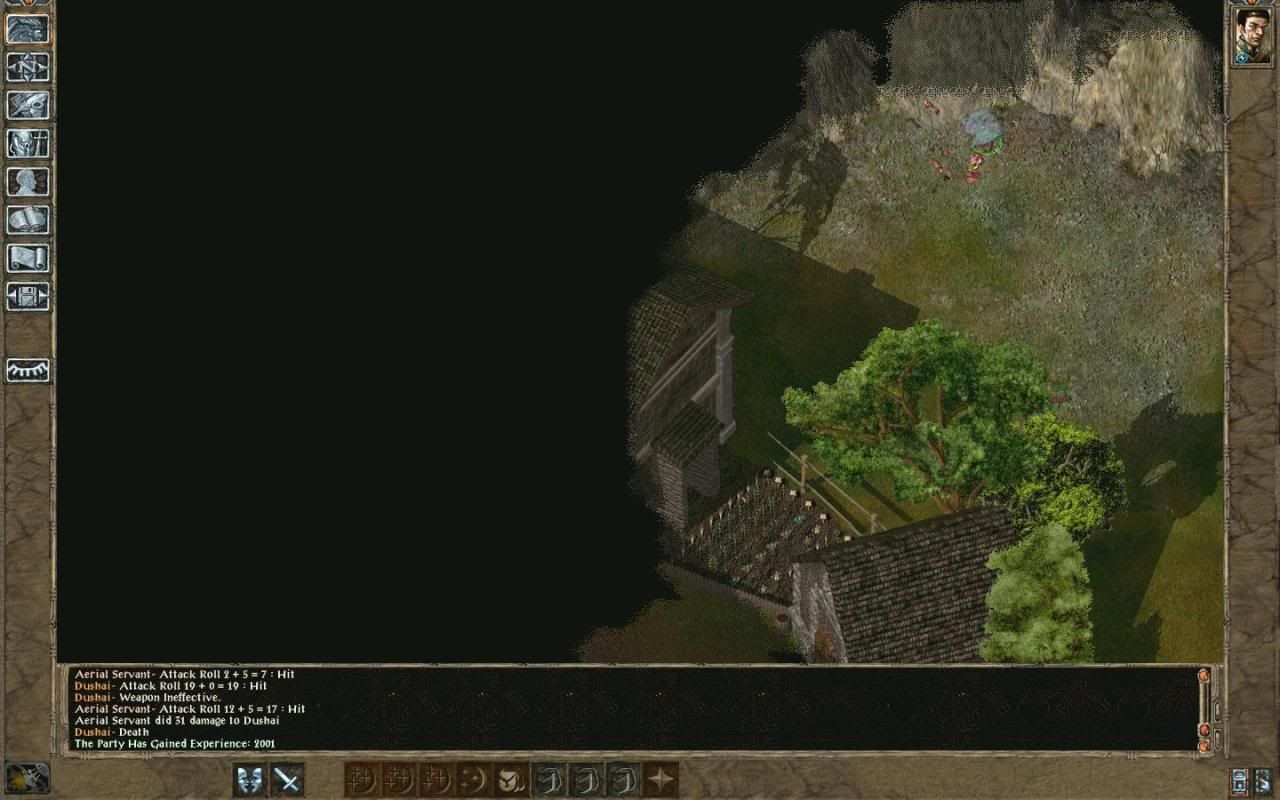Click the return to game dragon button
Viewport: 1280px width, 800px height.
coord(27,28)
